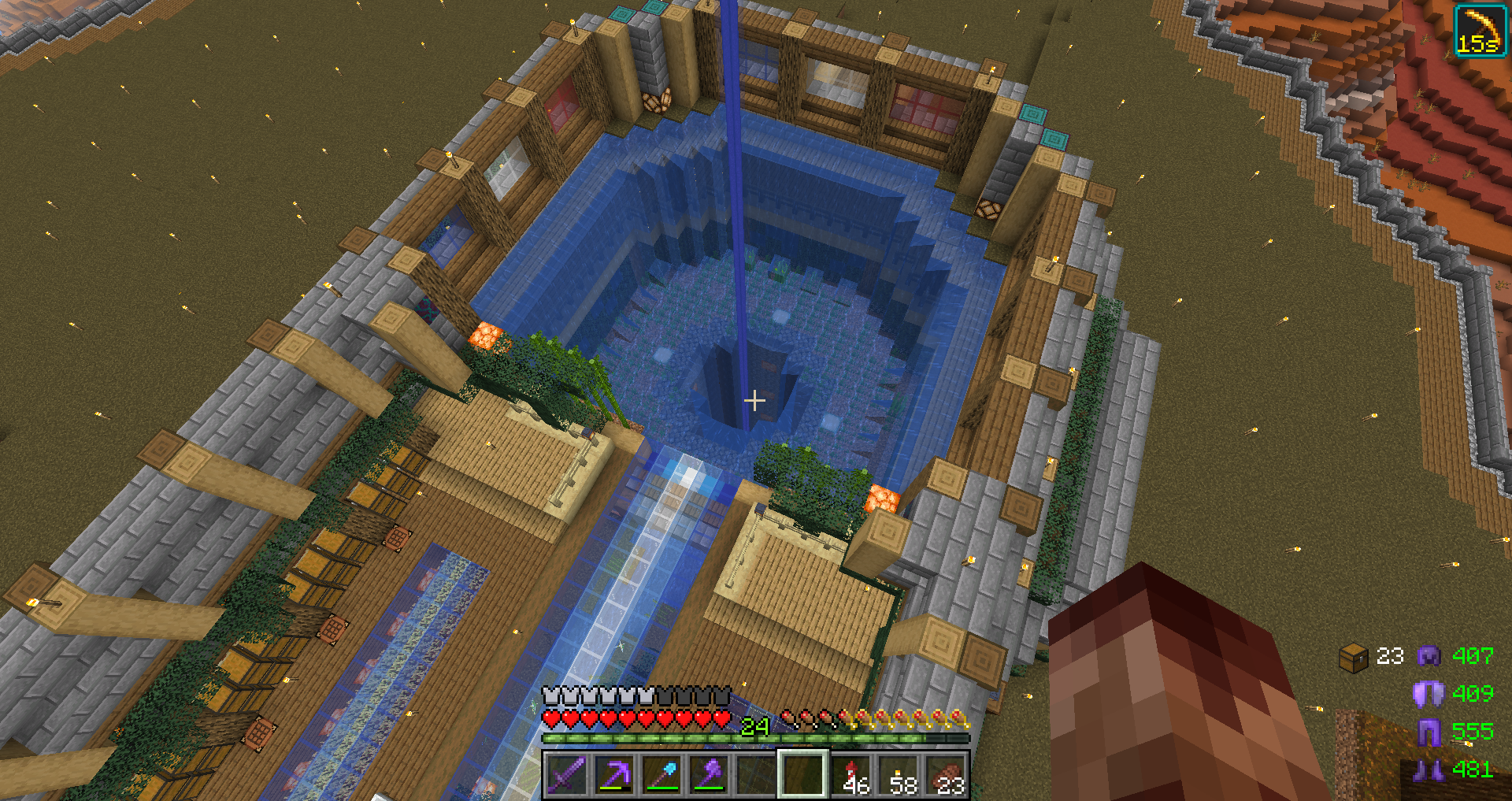Click the chest icon in the HUD

[1353, 657]
